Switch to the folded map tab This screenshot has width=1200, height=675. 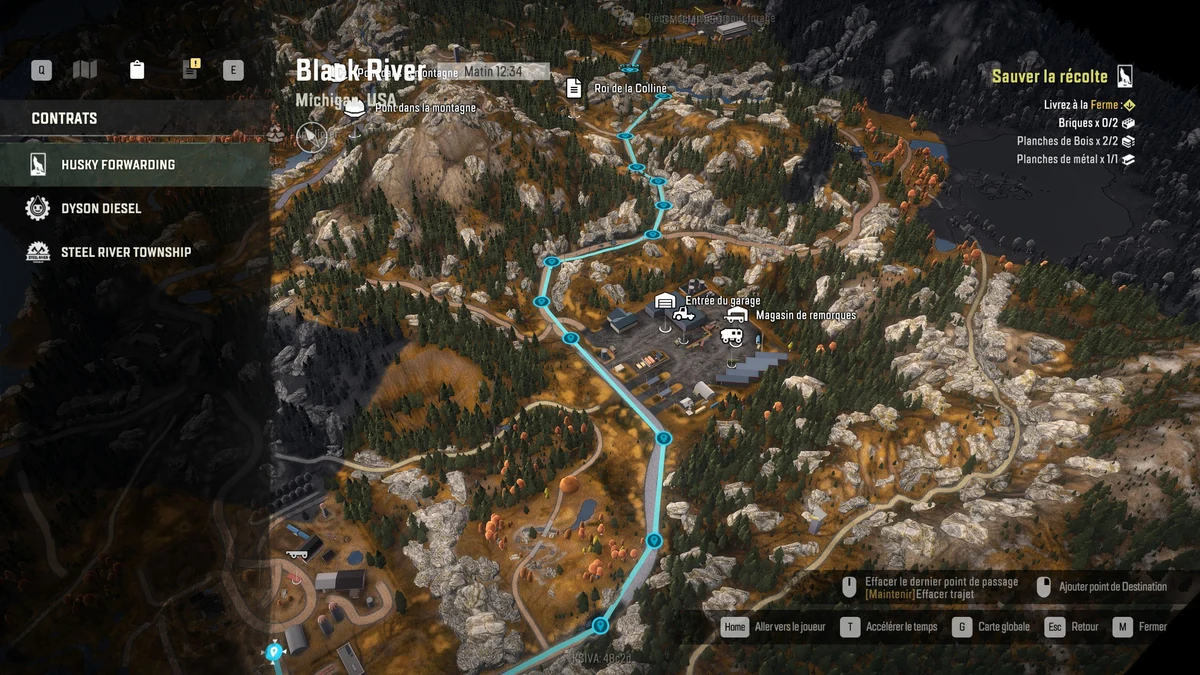(x=85, y=70)
